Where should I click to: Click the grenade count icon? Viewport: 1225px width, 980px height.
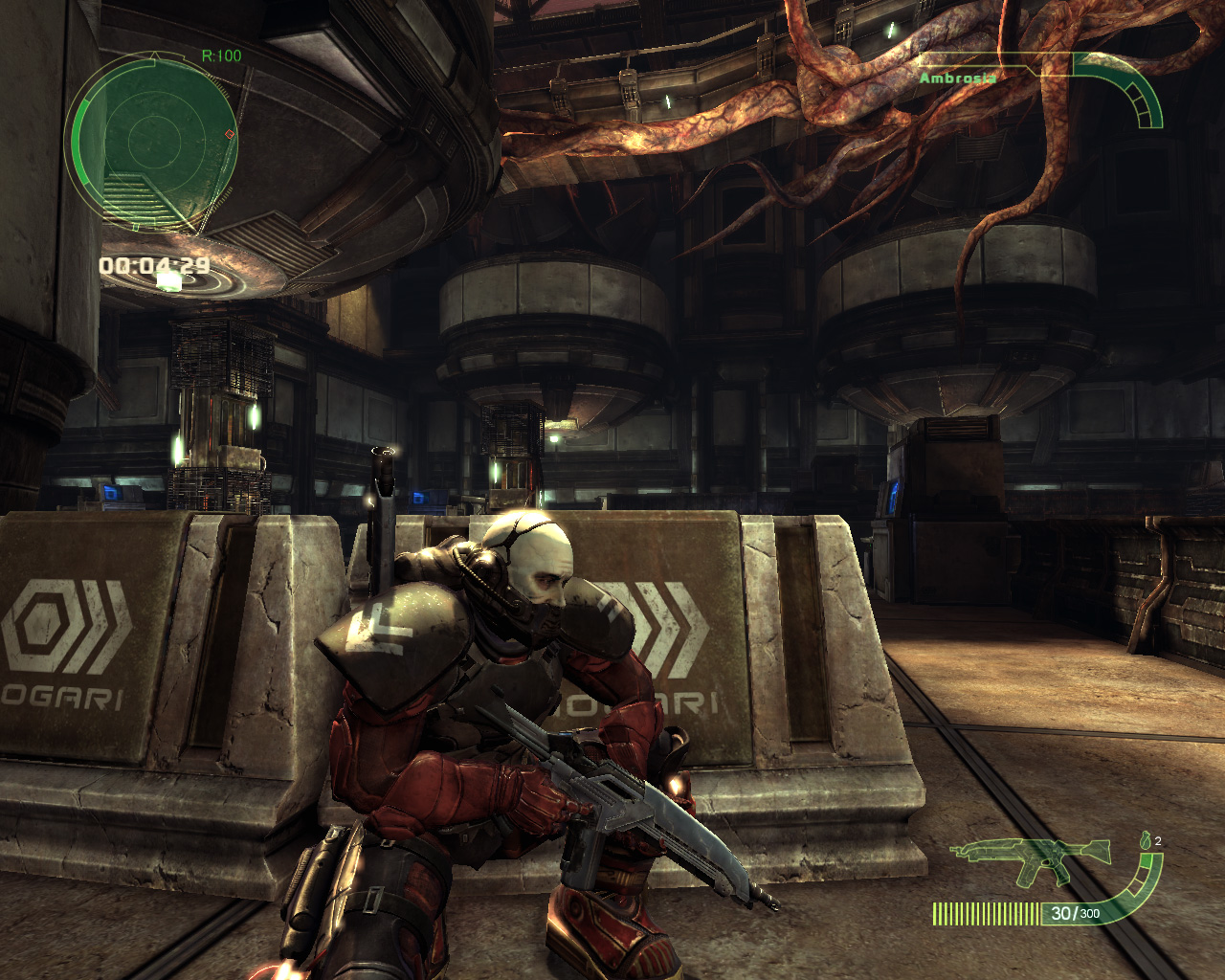click(1147, 841)
